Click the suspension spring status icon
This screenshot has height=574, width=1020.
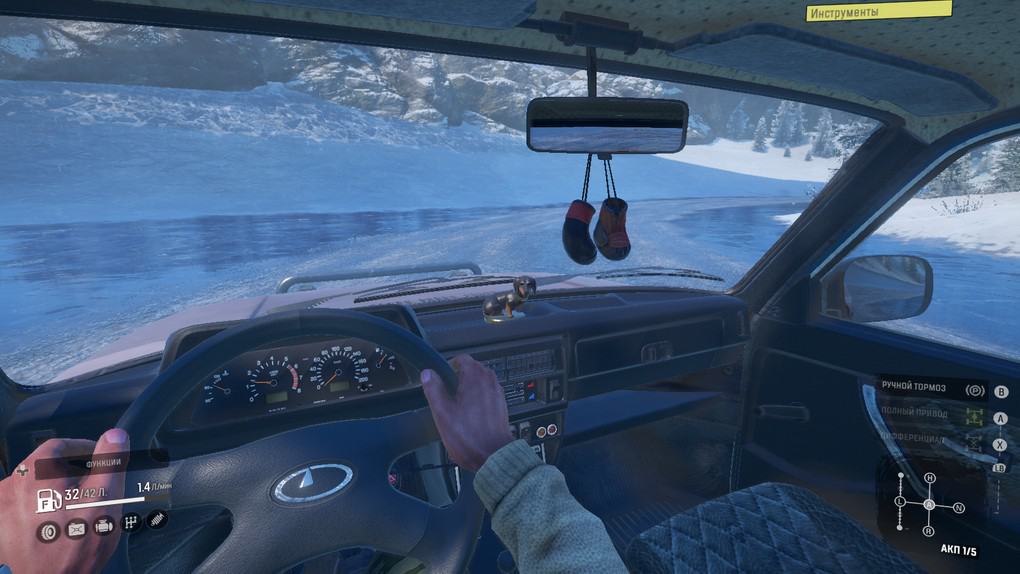coord(157,520)
